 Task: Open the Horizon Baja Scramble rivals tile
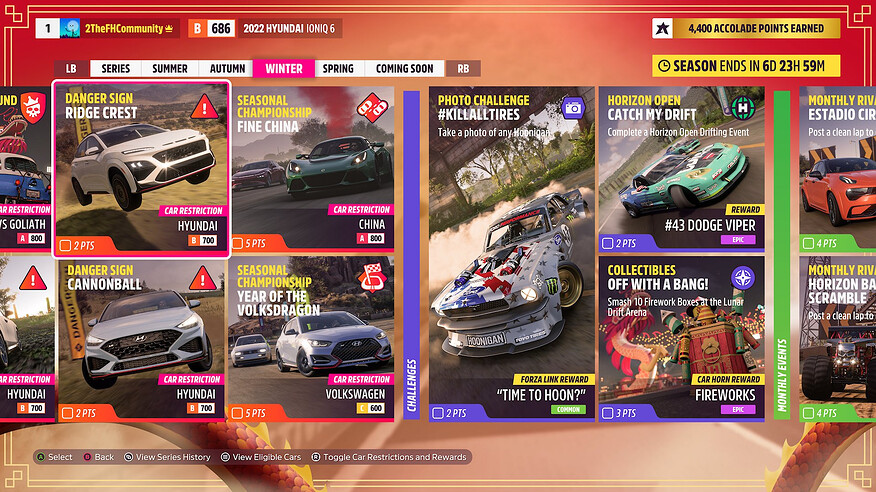838,340
